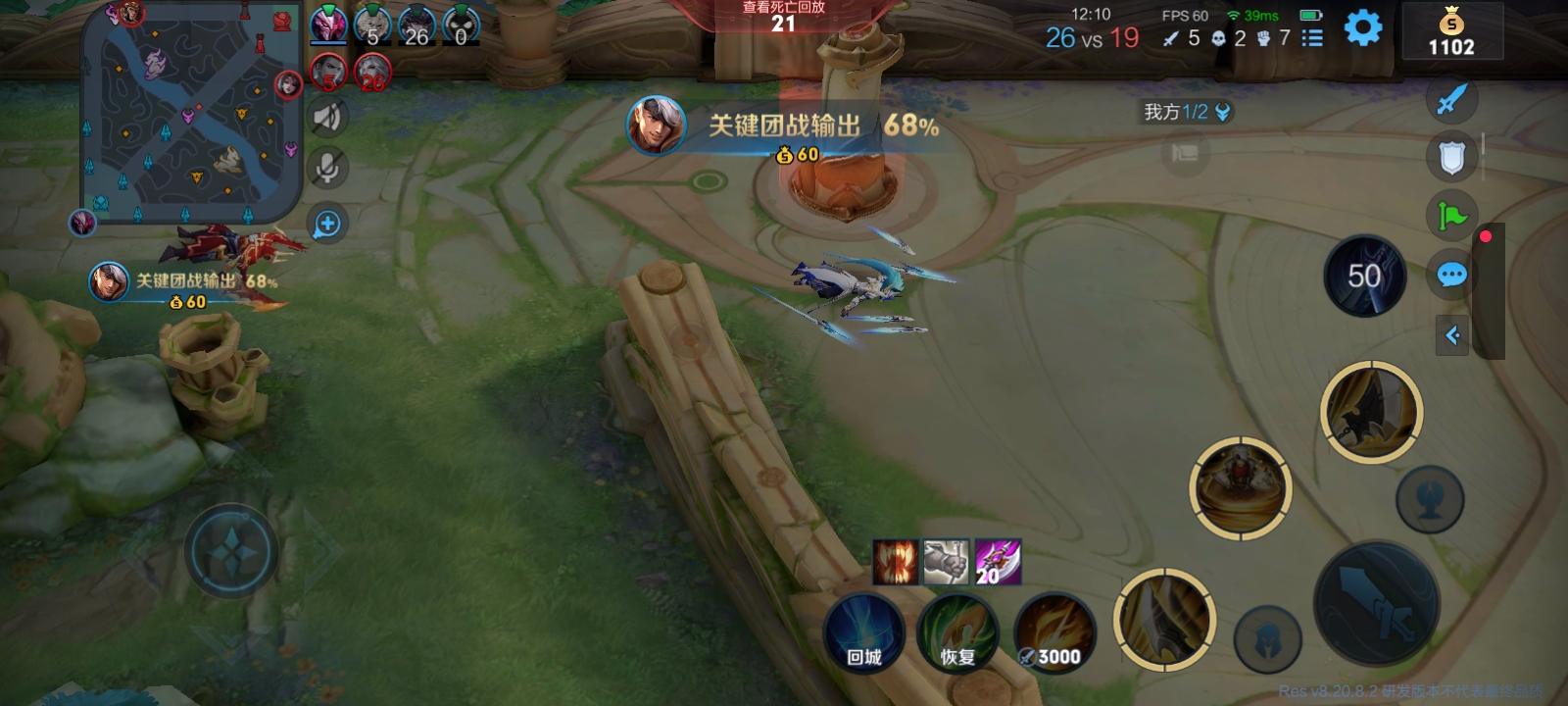
Task: Open the shop via gold 1102
Action: tap(1451, 32)
